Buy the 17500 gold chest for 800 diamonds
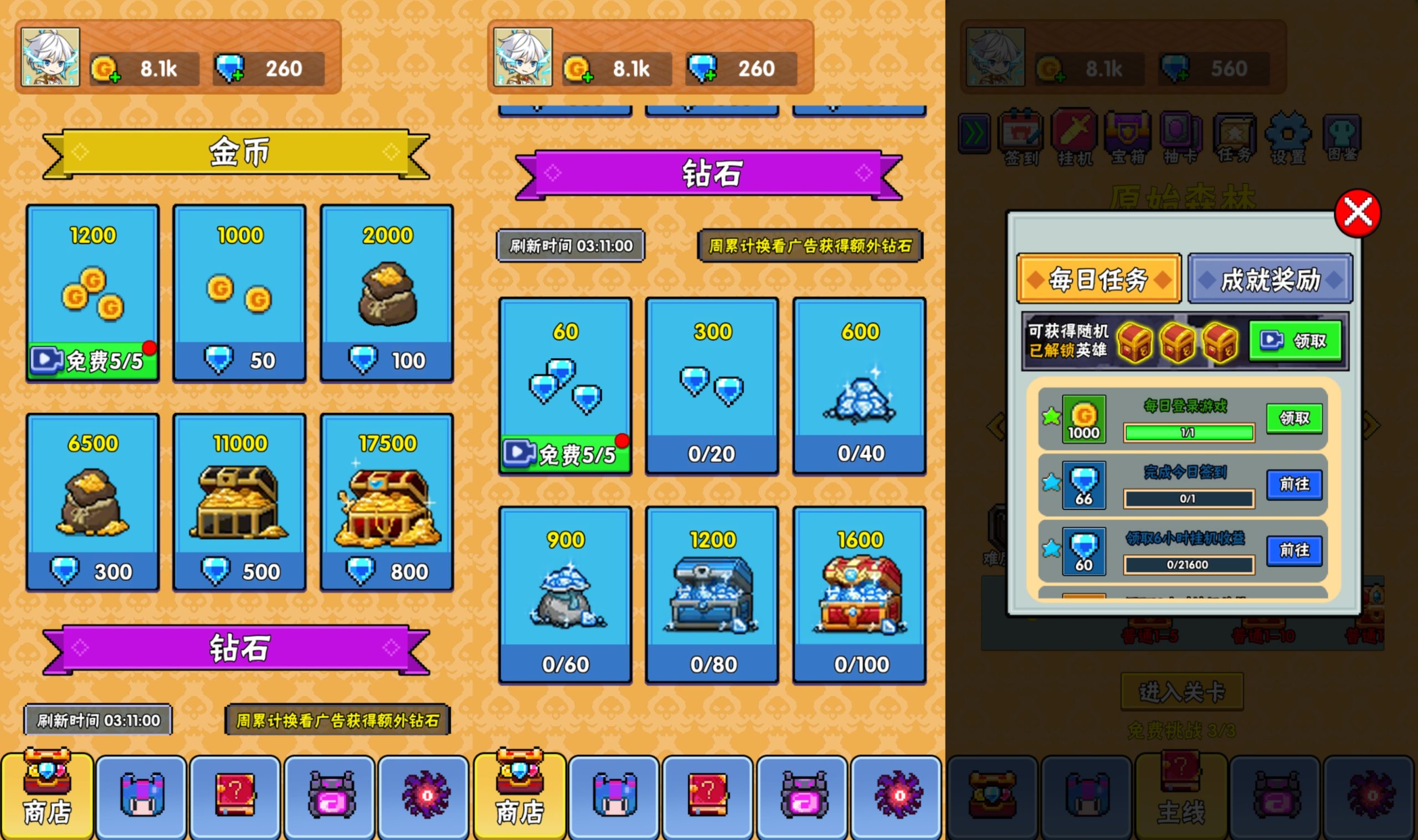Image resolution: width=1418 pixels, height=840 pixels. click(x=387, y=503)
